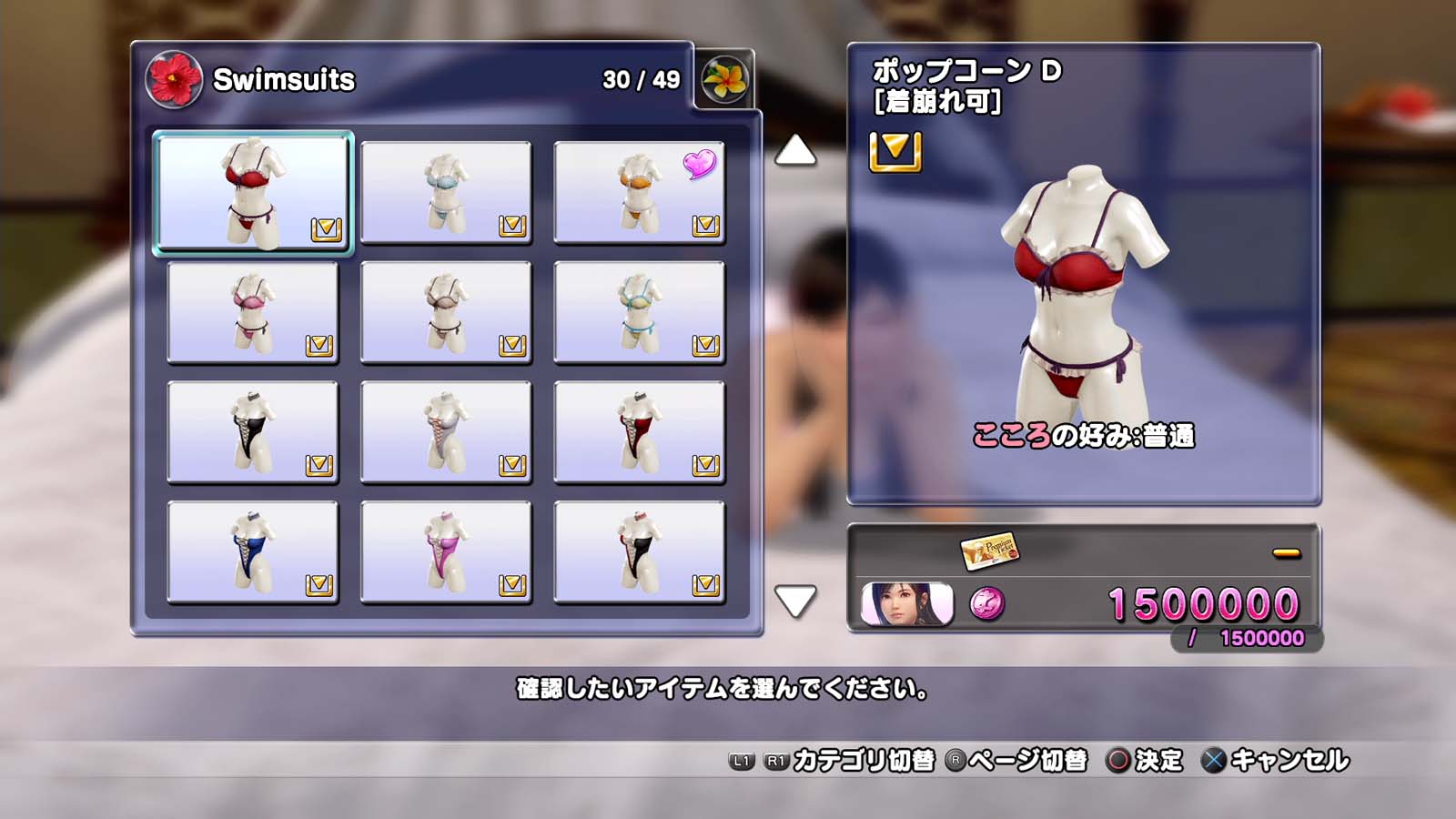The width and height of the screenshot is (1456, 819).
Task: Click the Premium Ticket icon
Action: click(x=989, y=550)
